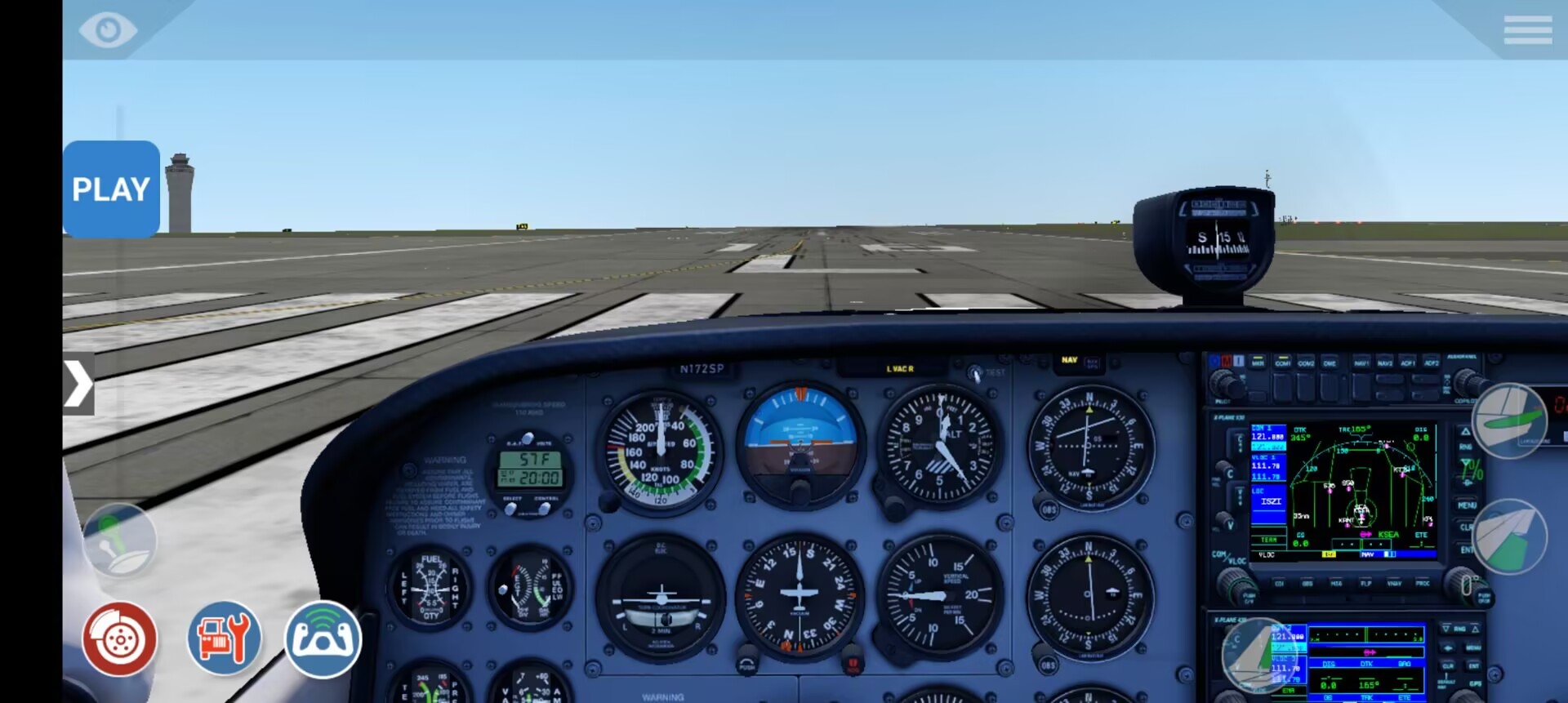Open the hamburger menu

(x=1527, y=30)
